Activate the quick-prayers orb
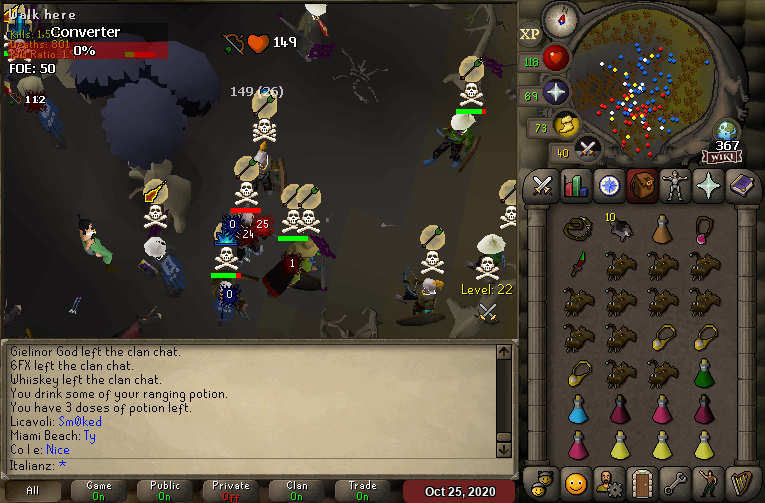The height and width of the screenshot is (503, 765). 555,93
